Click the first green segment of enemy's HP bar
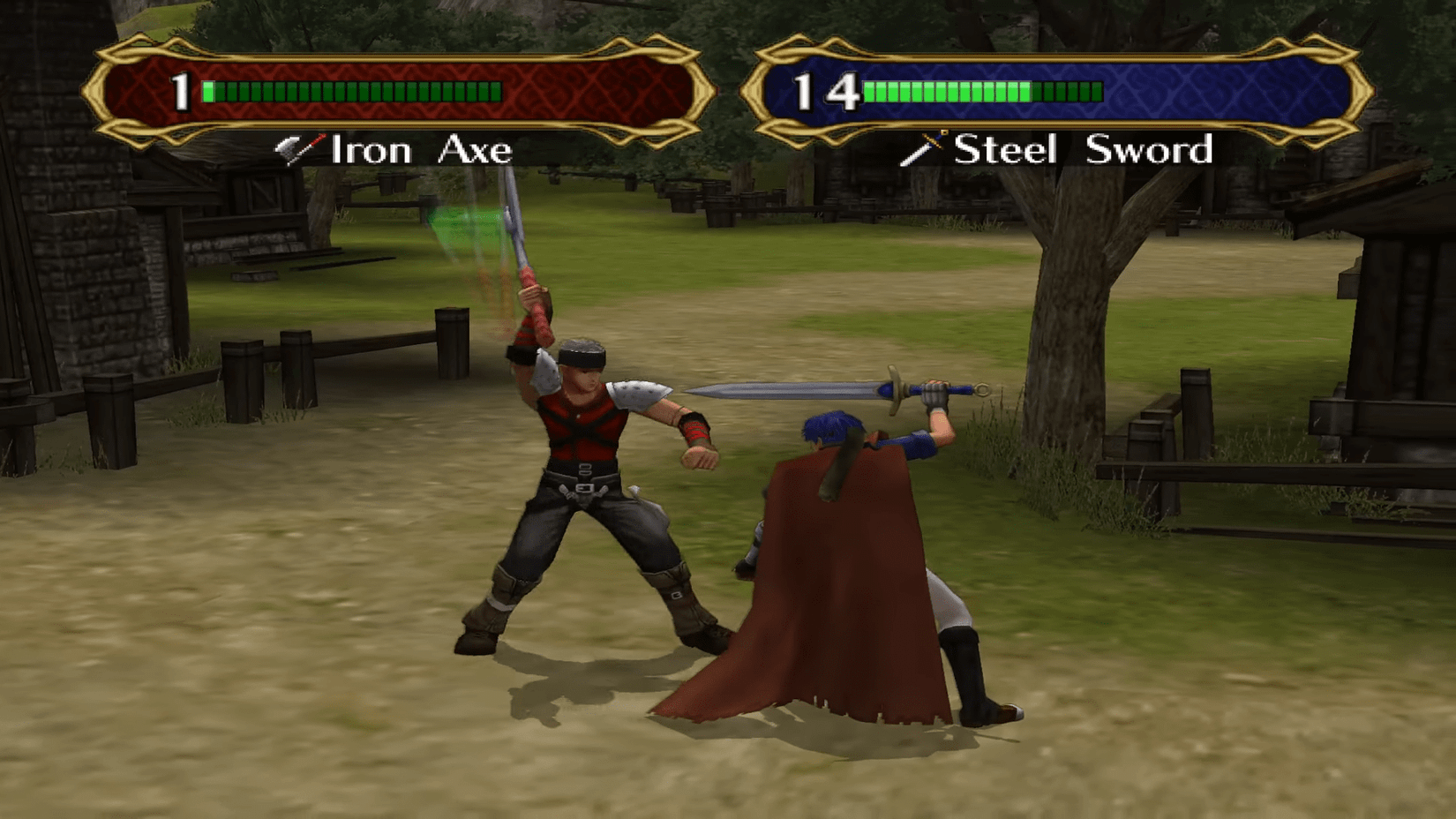1456x819 pixels. click(209, 90)
